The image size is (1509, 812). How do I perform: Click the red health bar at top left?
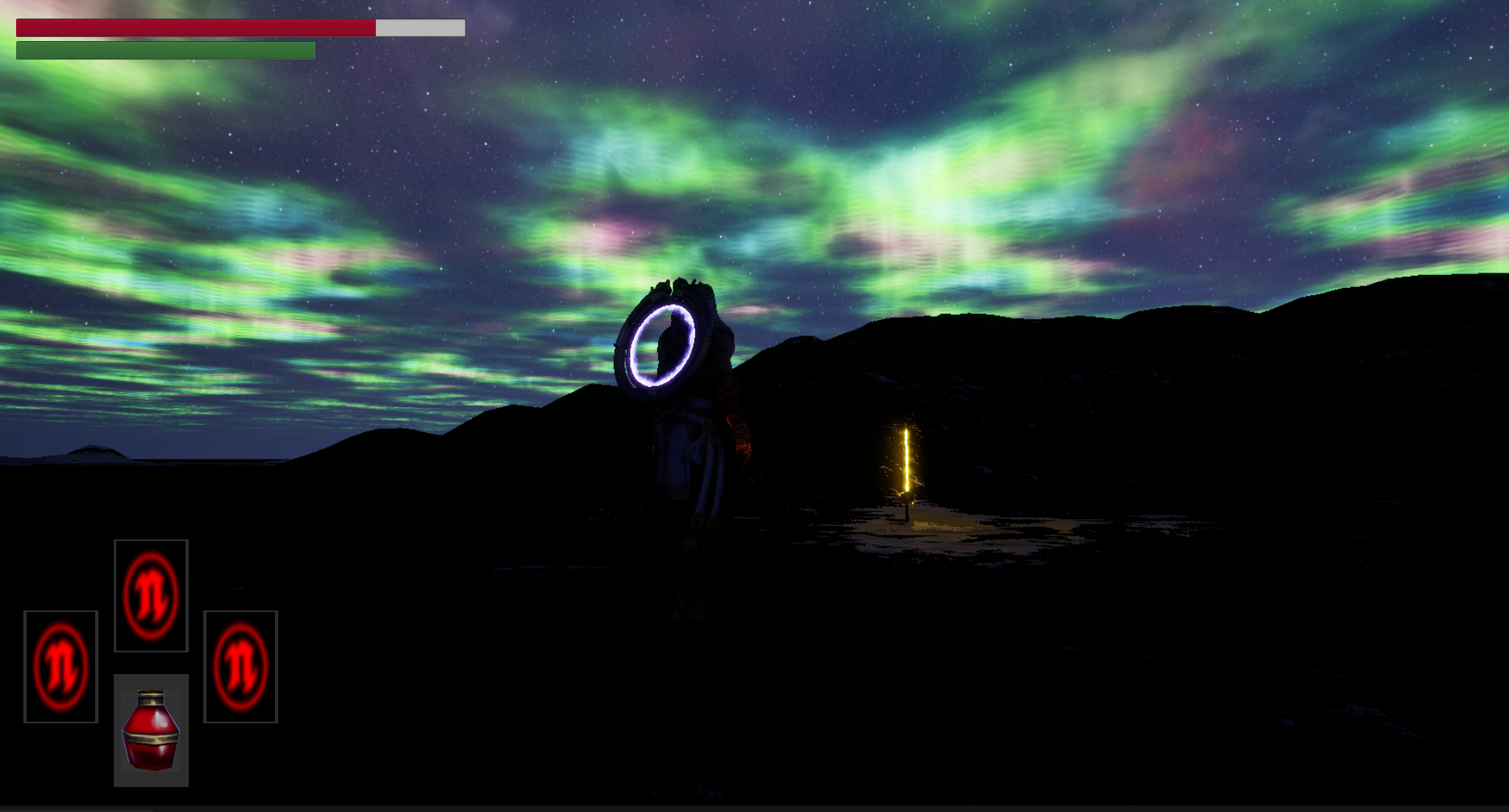coord(194,27)
